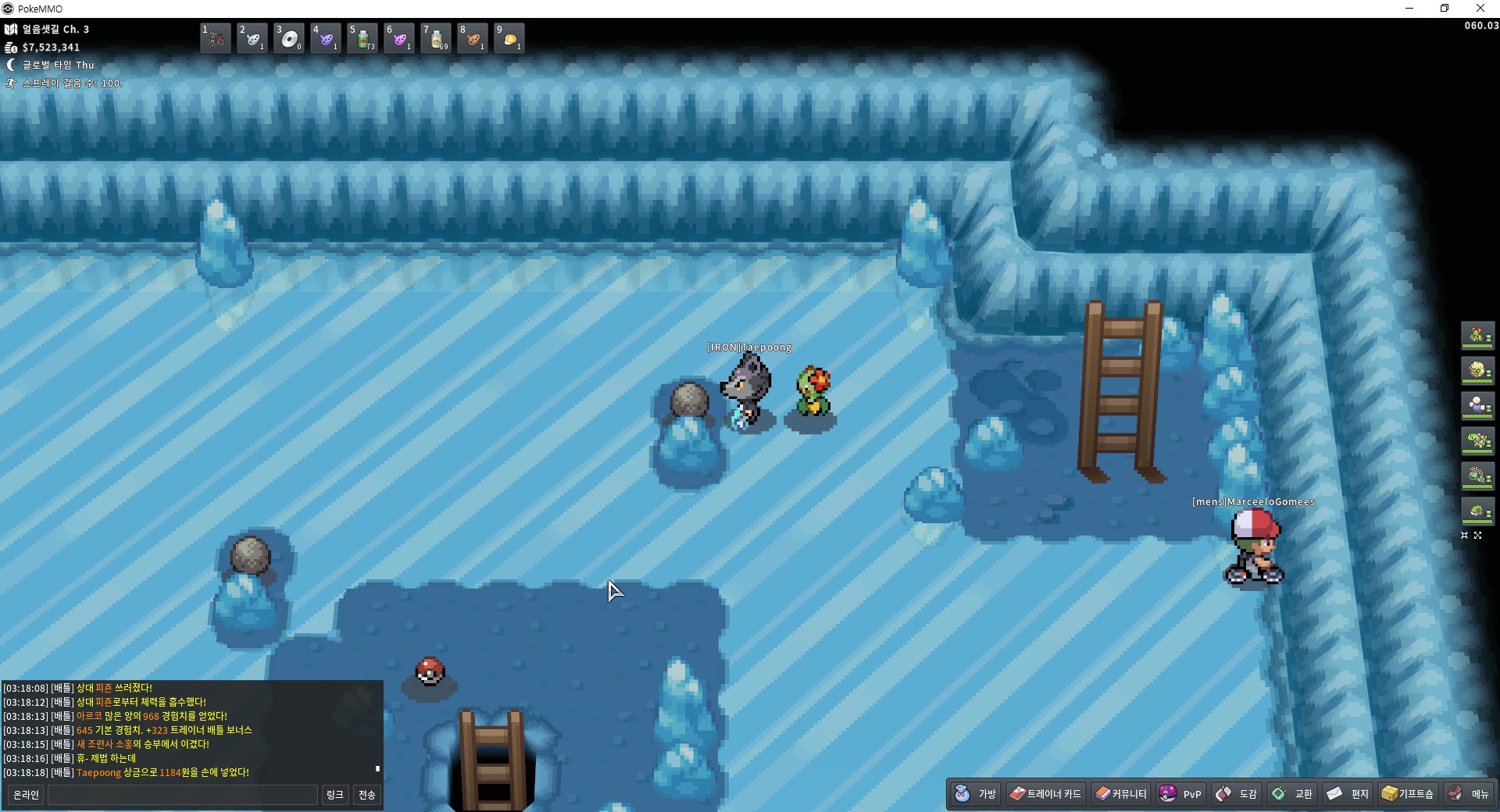The image size is (1500, 812).
Task: Click the chat Send (전송) button
Action: coord(366,795)
